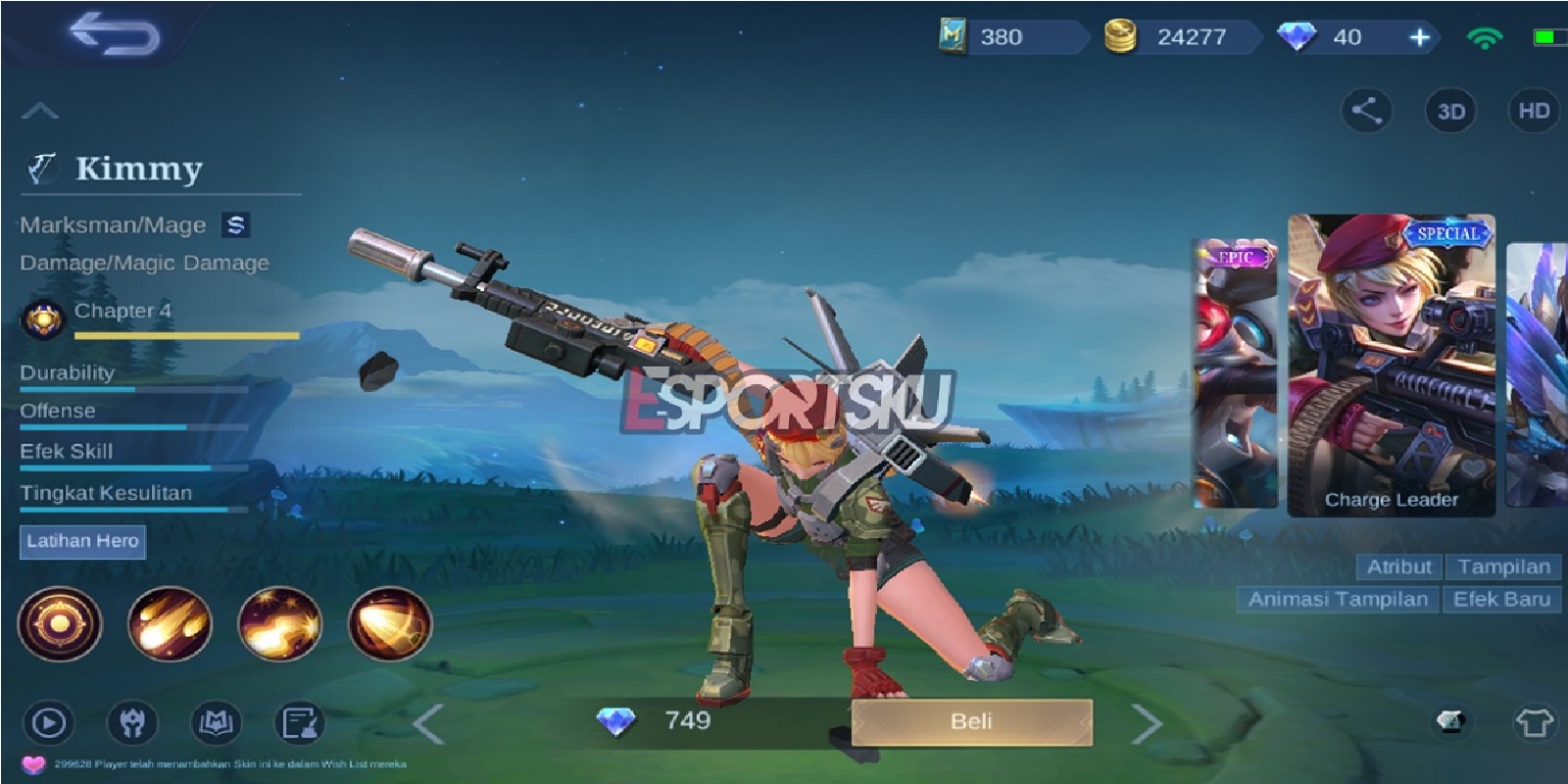
Task: Collapse the hero info panel via top chevron
Action: pos(39,108)
